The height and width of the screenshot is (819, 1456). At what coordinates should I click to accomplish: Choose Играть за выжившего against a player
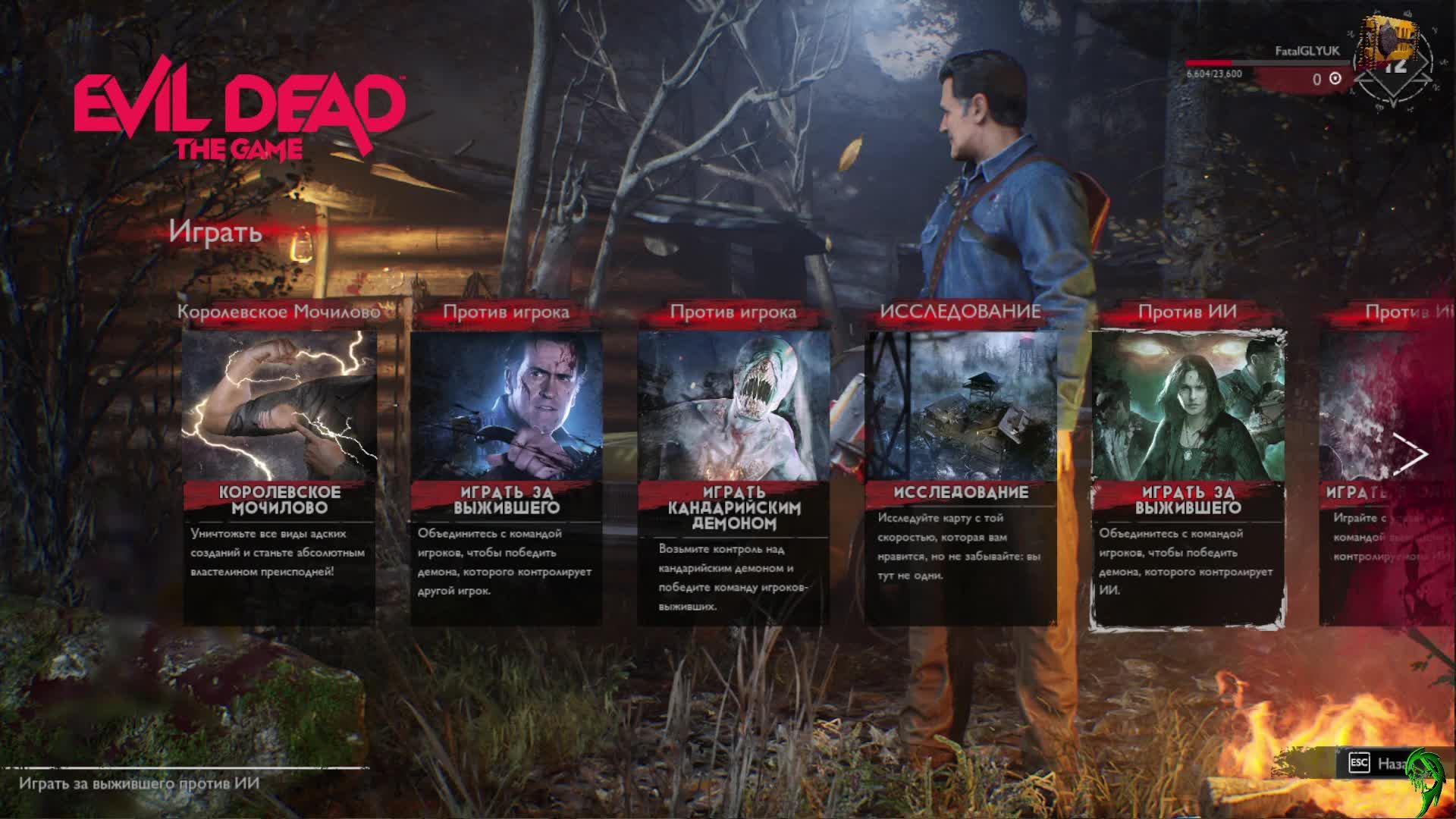point(507,478)
